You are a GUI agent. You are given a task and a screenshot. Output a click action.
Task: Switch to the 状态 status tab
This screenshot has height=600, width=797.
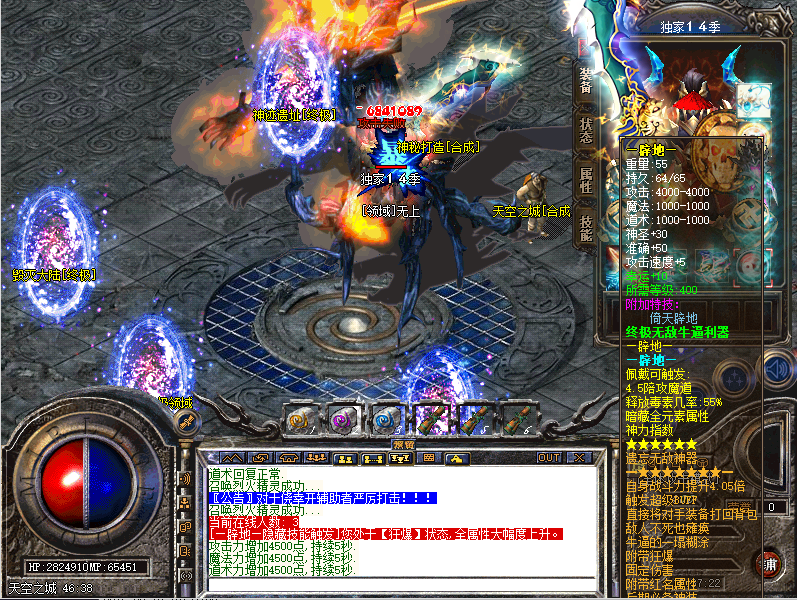pyautogui.click(x=585, y=130)
